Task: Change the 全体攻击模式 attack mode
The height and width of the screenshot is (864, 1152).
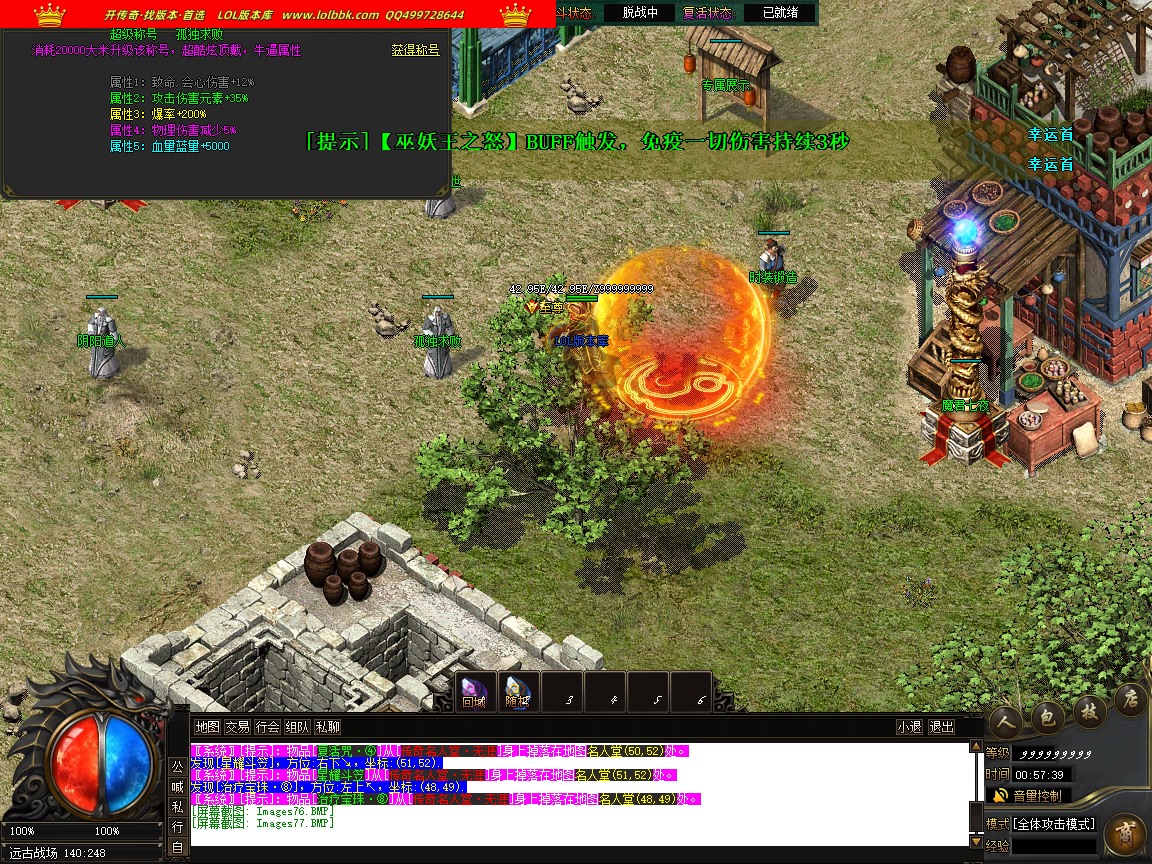Action: click(1055, 824)
